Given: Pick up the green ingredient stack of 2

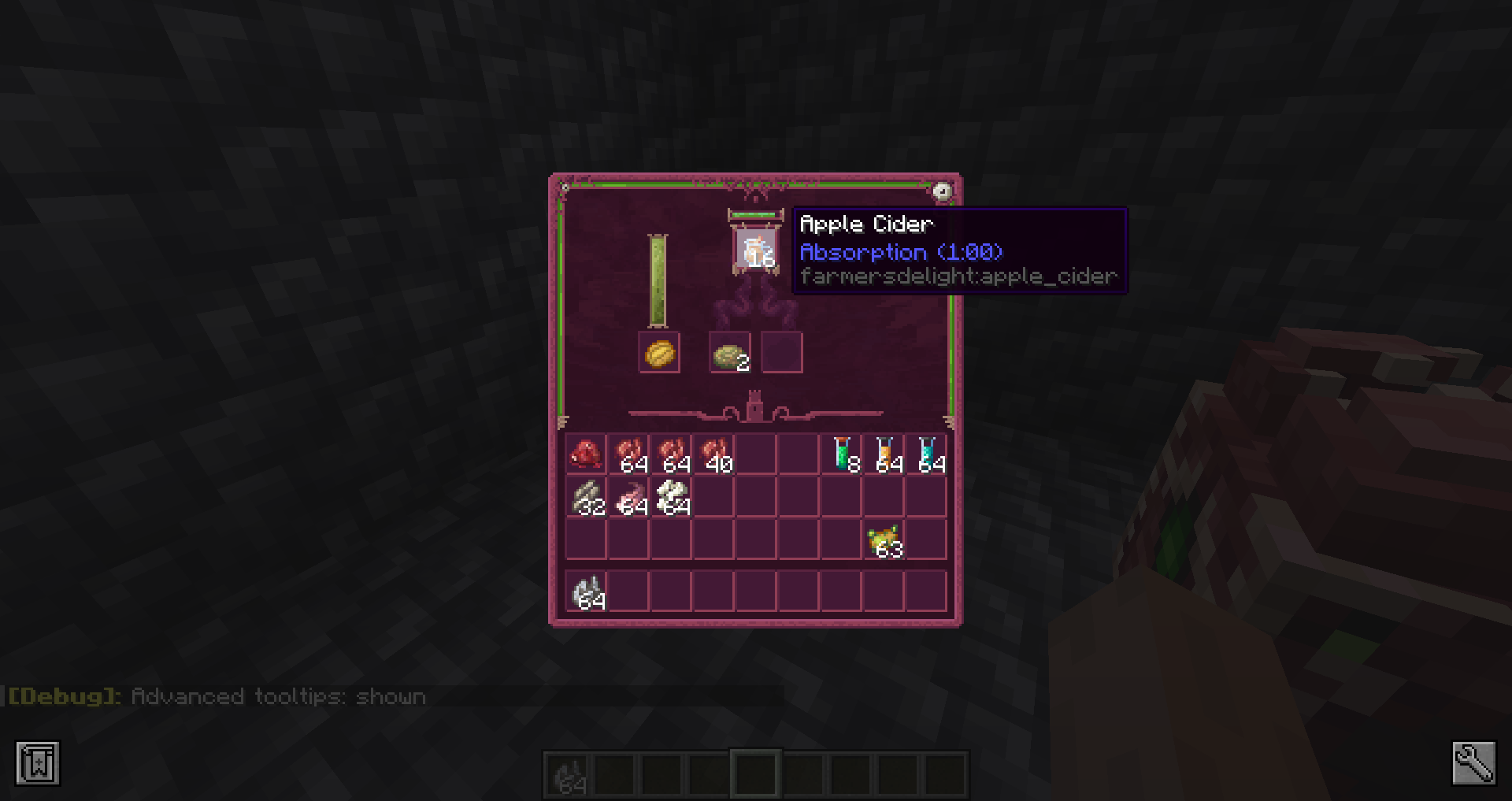Looking at the screenshot, I should coord(730,353).
